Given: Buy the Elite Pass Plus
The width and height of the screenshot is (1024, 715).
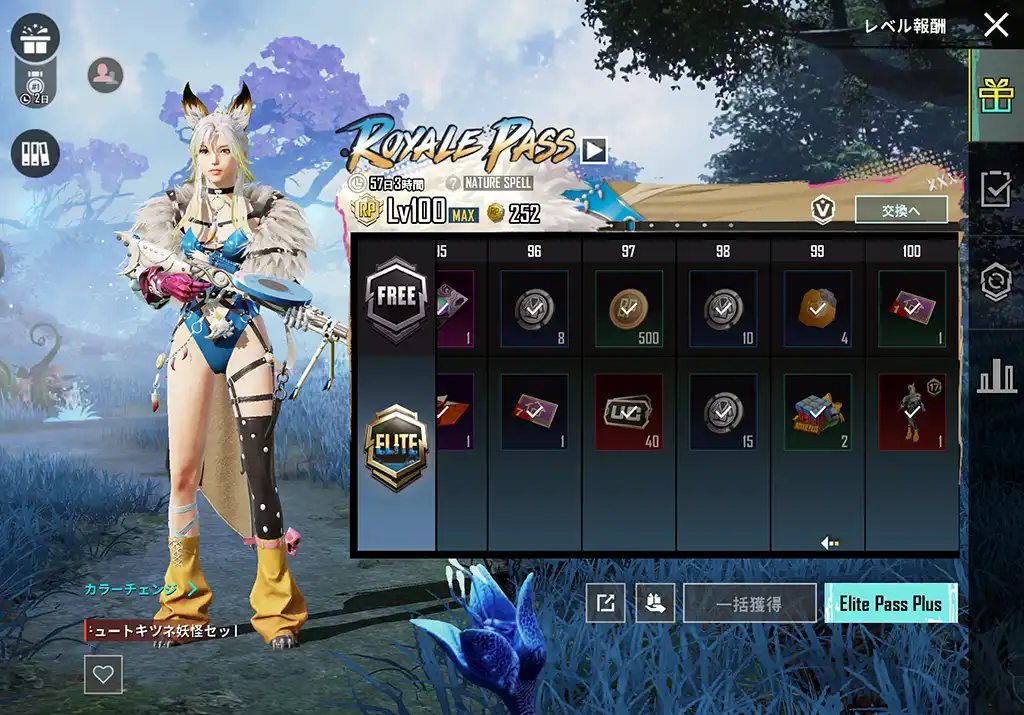Looking at the screenshot, I should (x=890, y=604).
